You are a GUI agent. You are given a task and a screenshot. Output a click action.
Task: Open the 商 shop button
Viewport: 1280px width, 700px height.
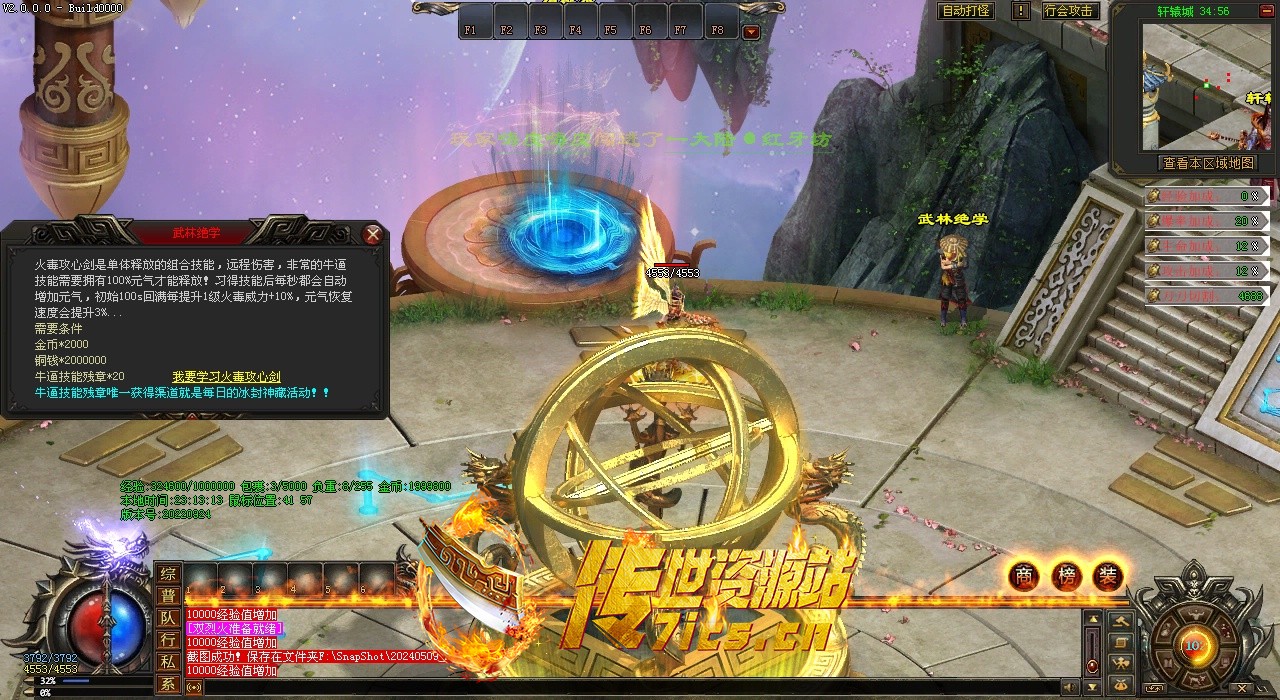pyautogui.click(x=1023, y=576)
